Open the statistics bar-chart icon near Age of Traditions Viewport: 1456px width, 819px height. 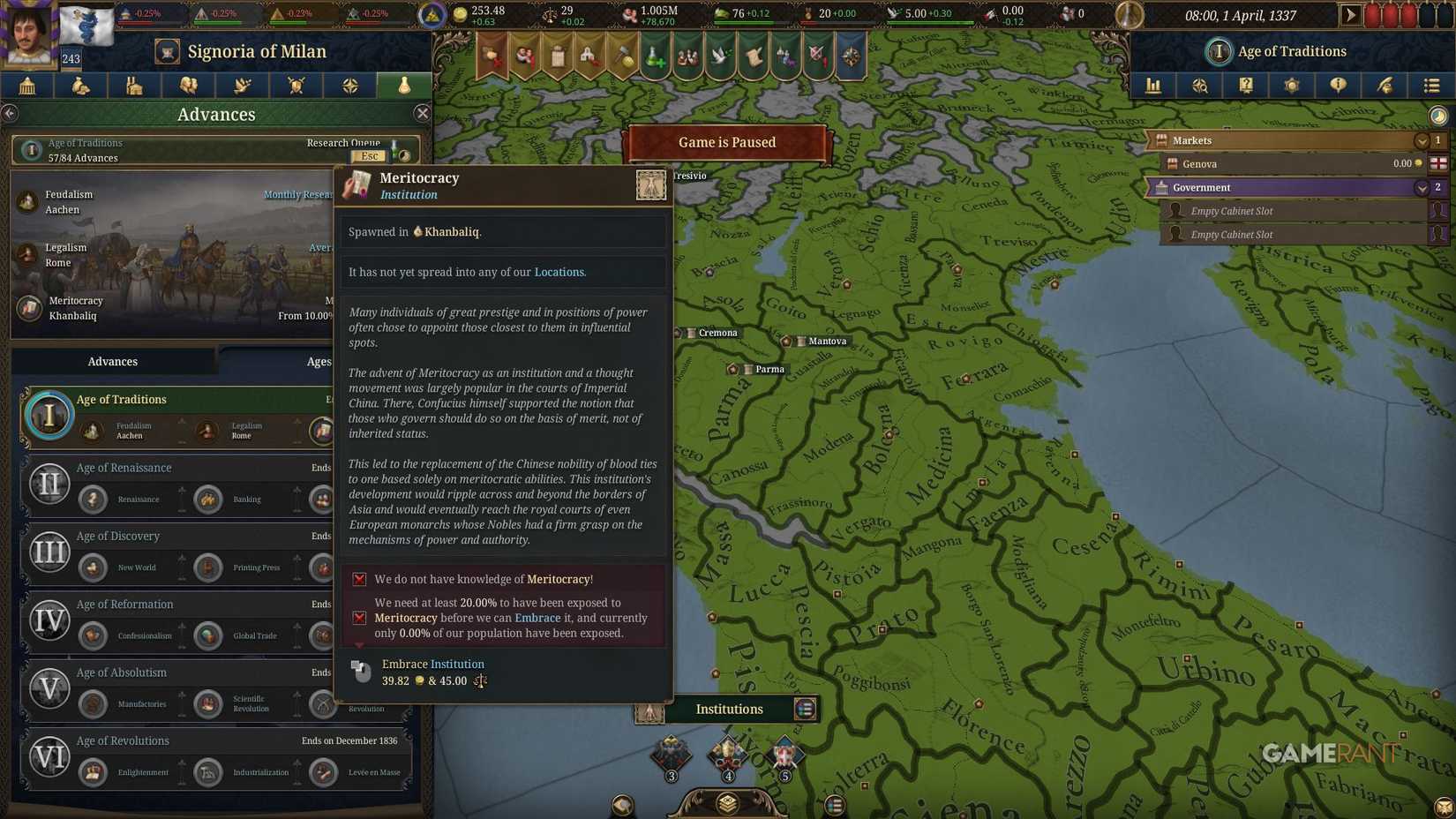[x=1152, y=86]
